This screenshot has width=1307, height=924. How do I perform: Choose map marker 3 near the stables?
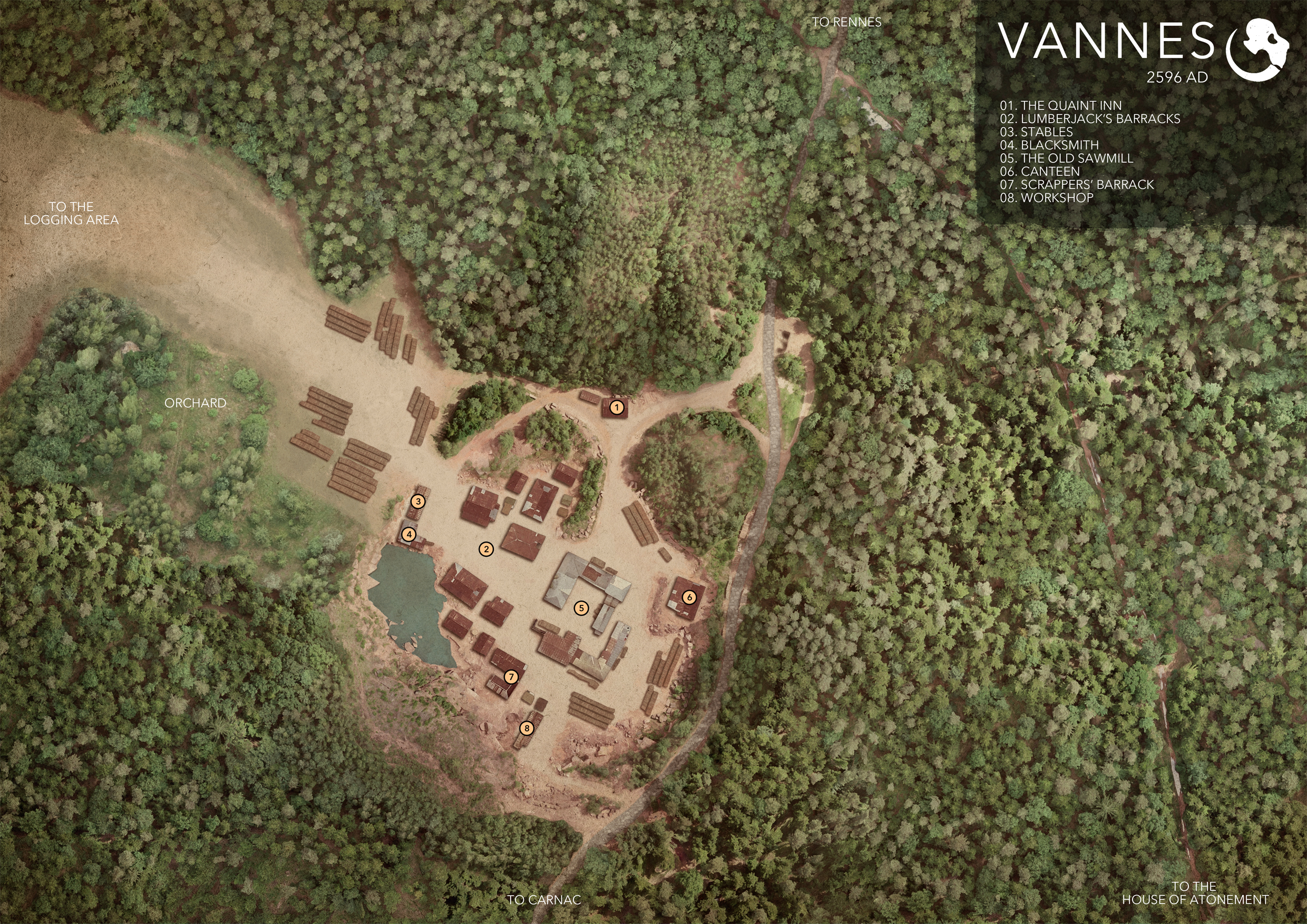click(418, 502)
